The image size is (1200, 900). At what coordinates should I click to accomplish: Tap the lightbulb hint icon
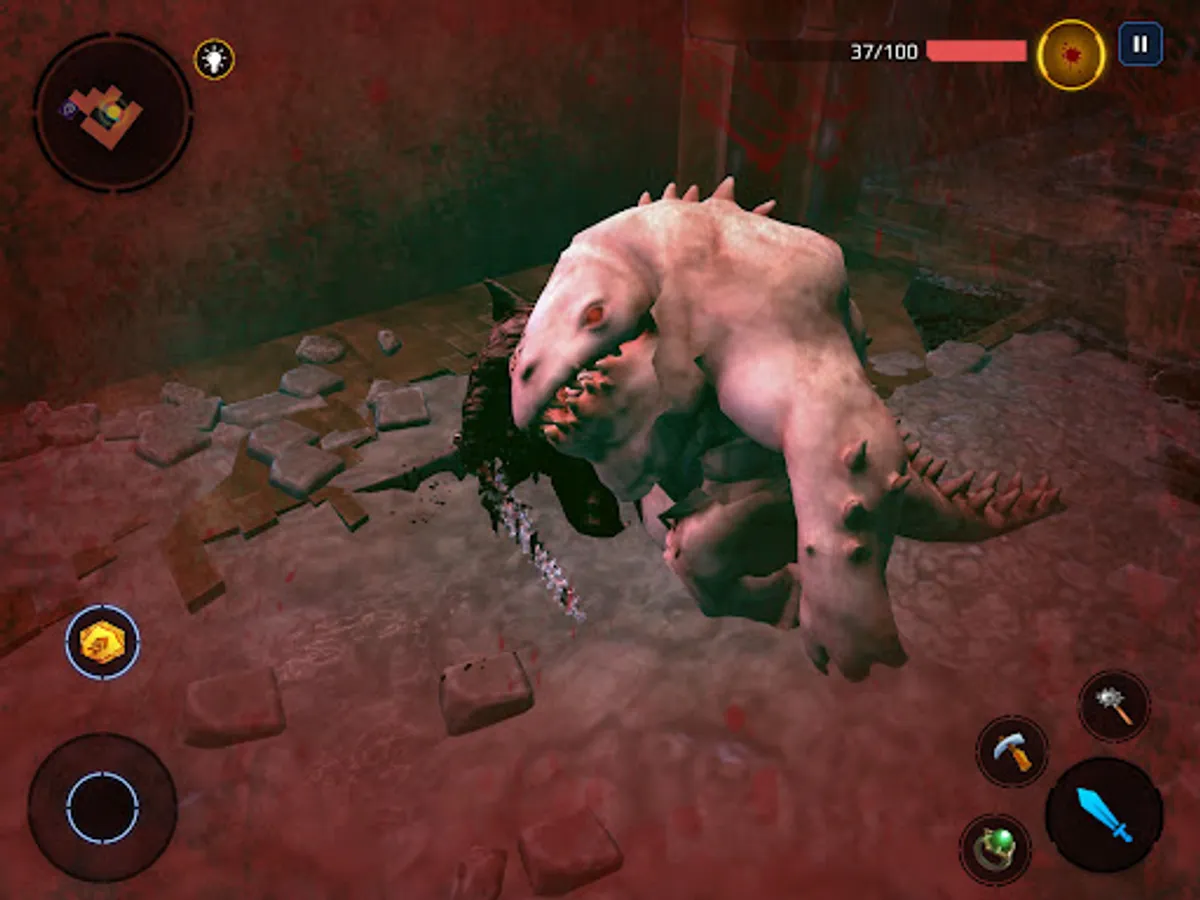click(214, 59)
